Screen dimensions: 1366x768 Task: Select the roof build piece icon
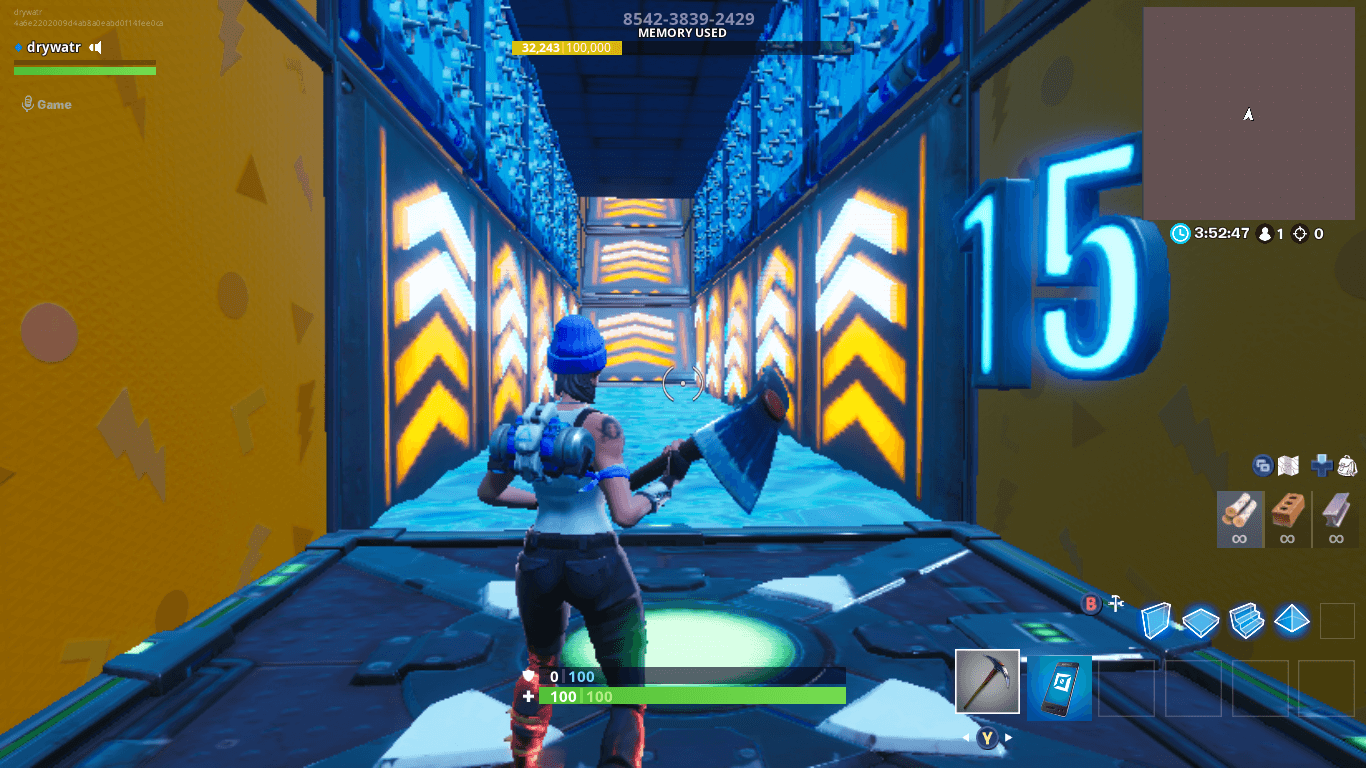point(1291,621)
